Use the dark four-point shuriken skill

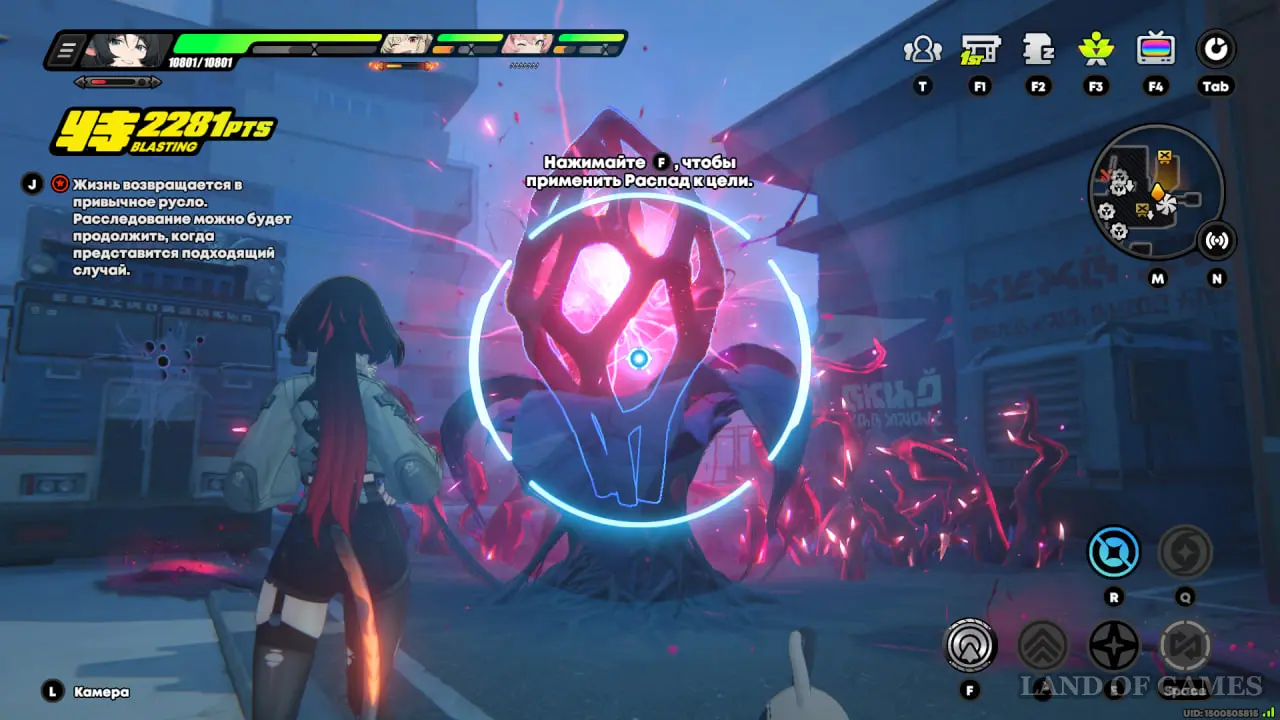click(x=1114, y=646)
